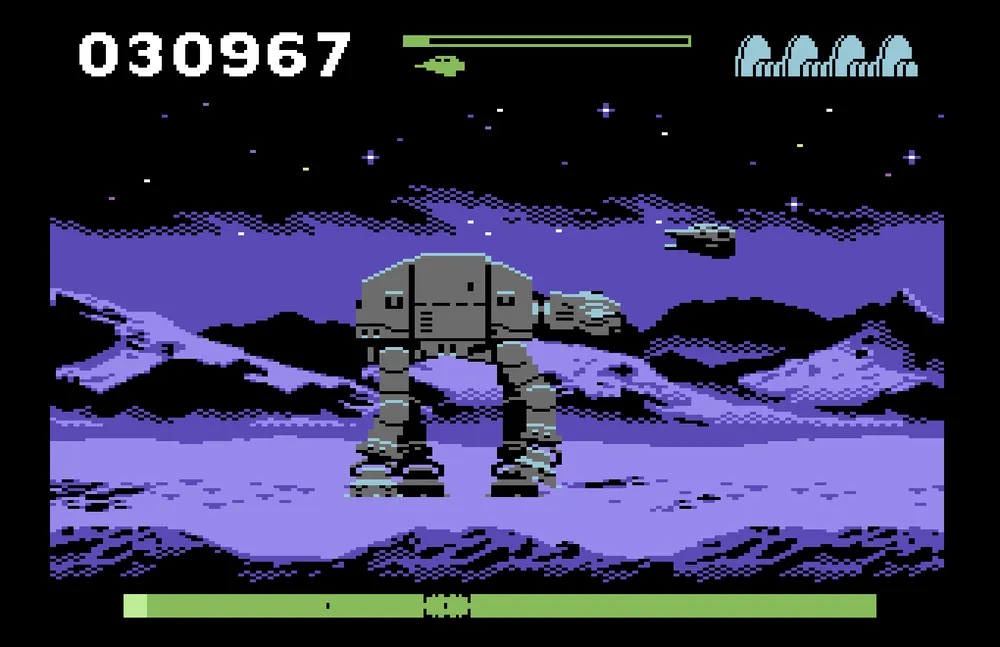Select the dark blip on the scanner bar
The height and width of the screenshot is (647, 1000).
tap(446, 606)
